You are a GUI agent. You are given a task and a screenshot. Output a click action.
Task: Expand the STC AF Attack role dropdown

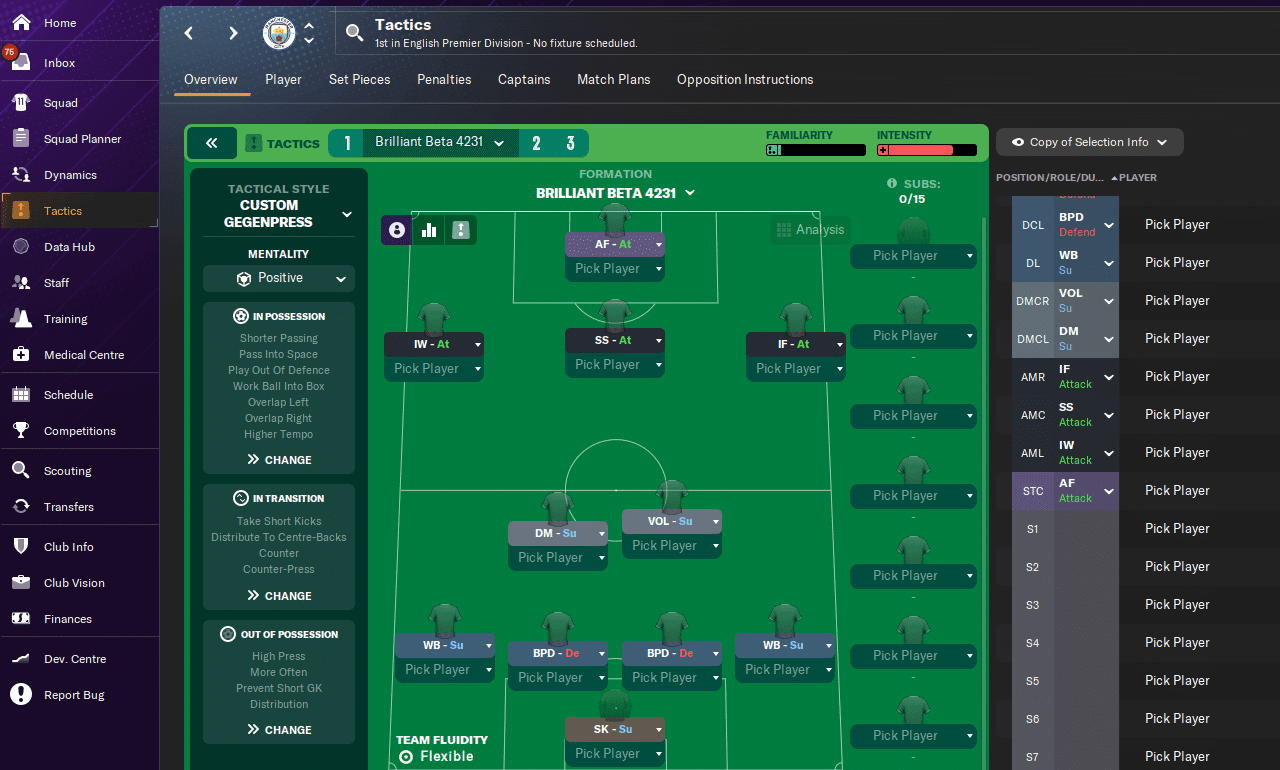pyautogui.click(x=1108, y=490)
